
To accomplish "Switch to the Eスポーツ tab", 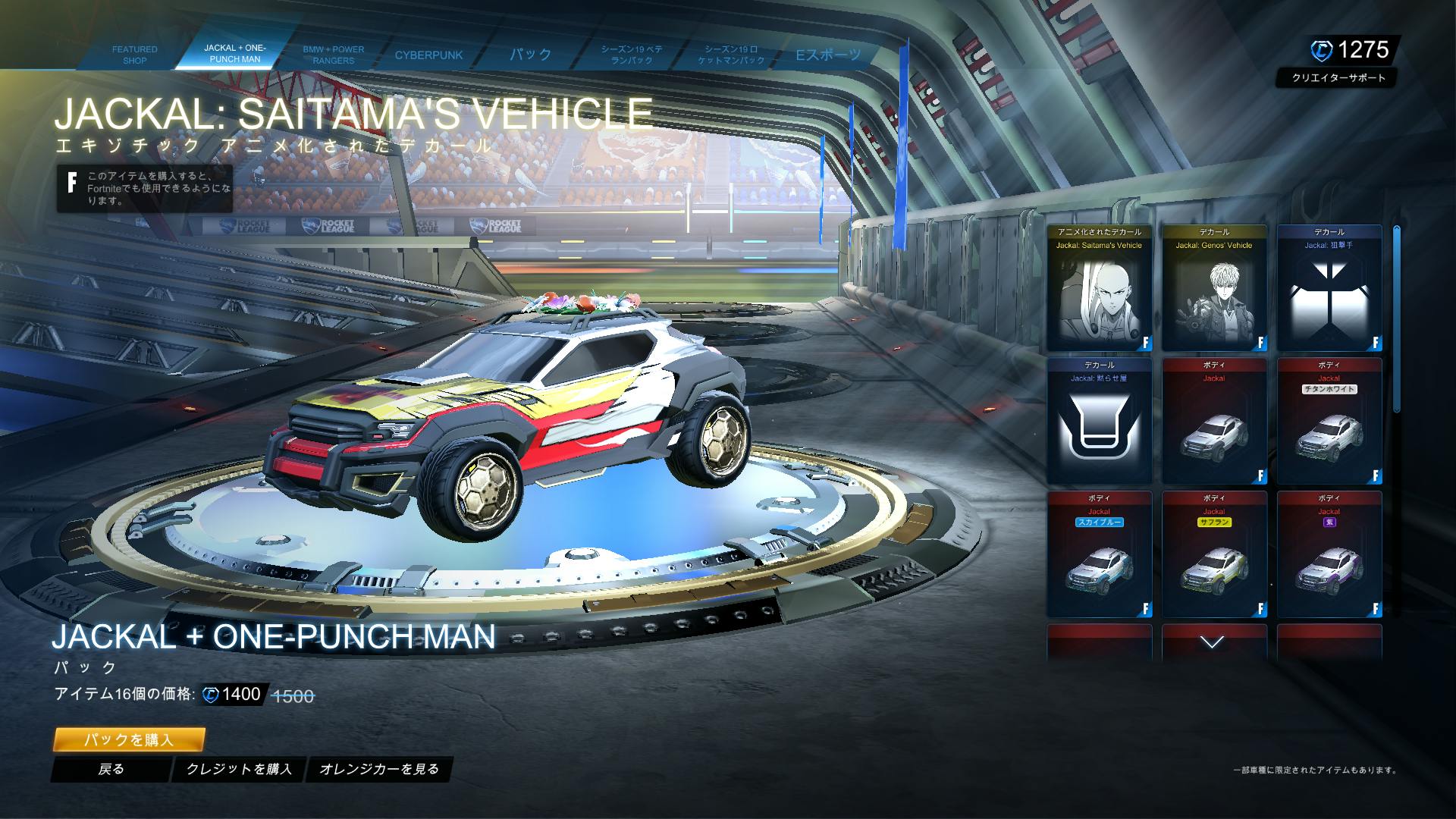I will tap(827, 55).
